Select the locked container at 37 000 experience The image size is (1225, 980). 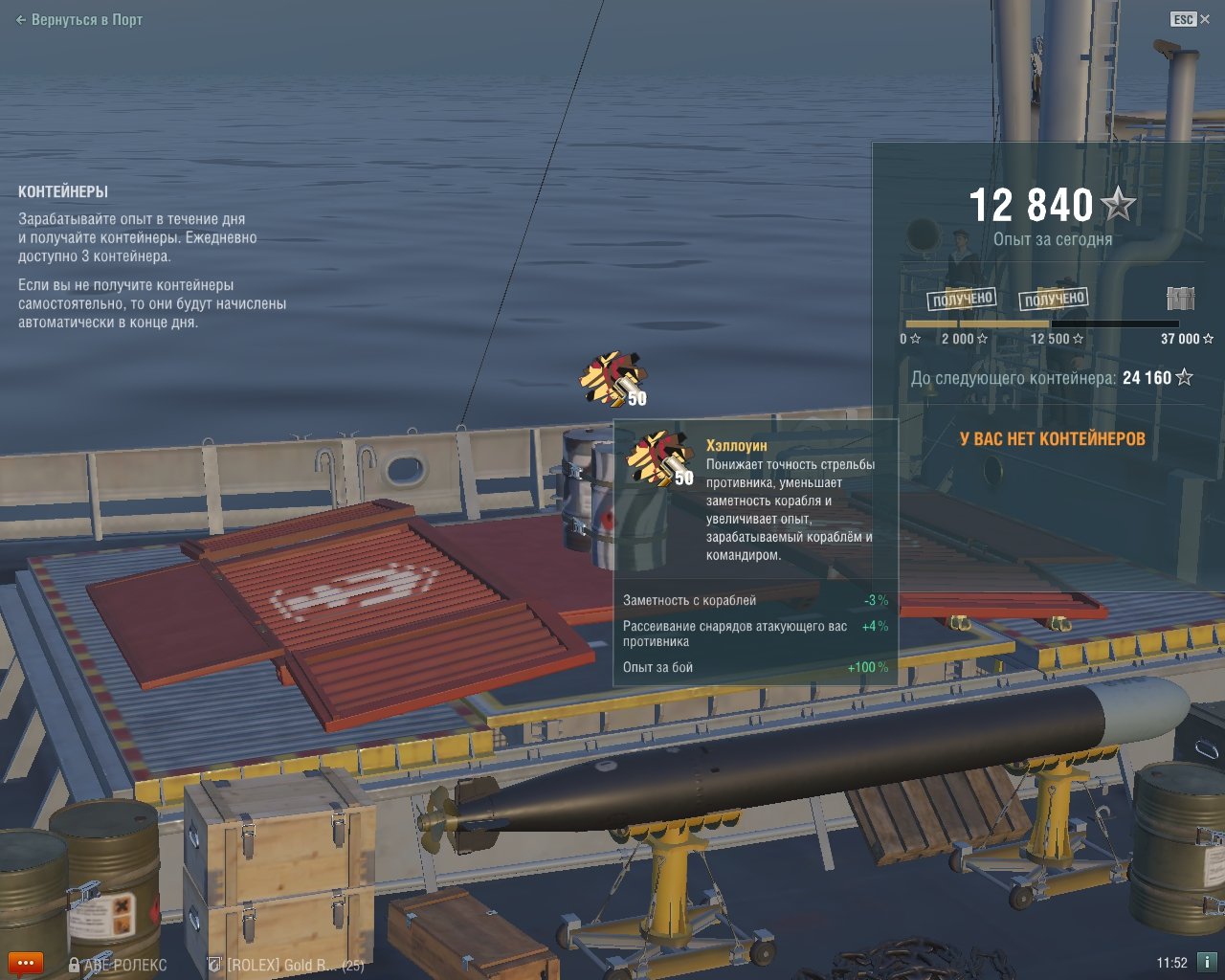(x=1181, y=299)
